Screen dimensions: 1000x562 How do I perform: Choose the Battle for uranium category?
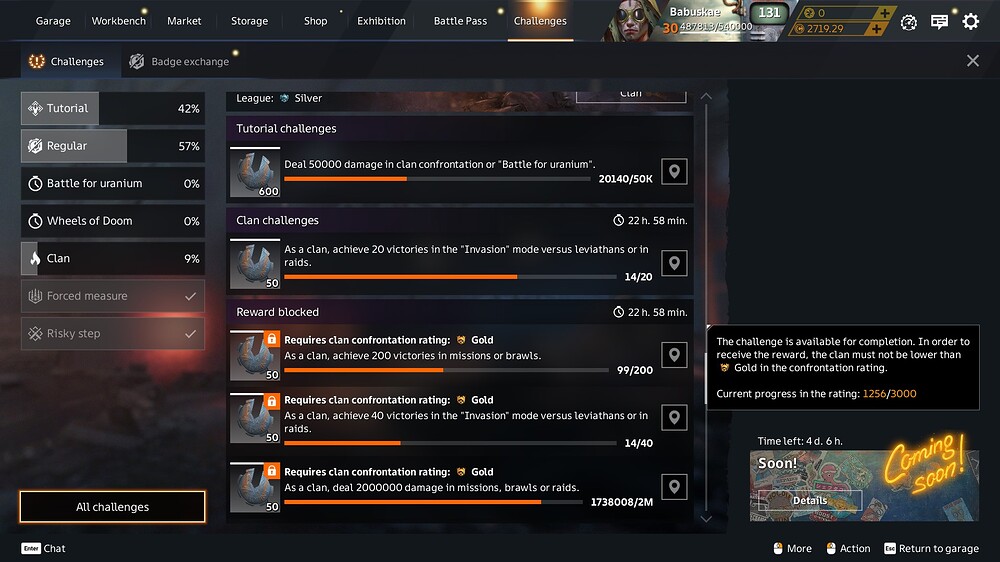coord(112,184)
